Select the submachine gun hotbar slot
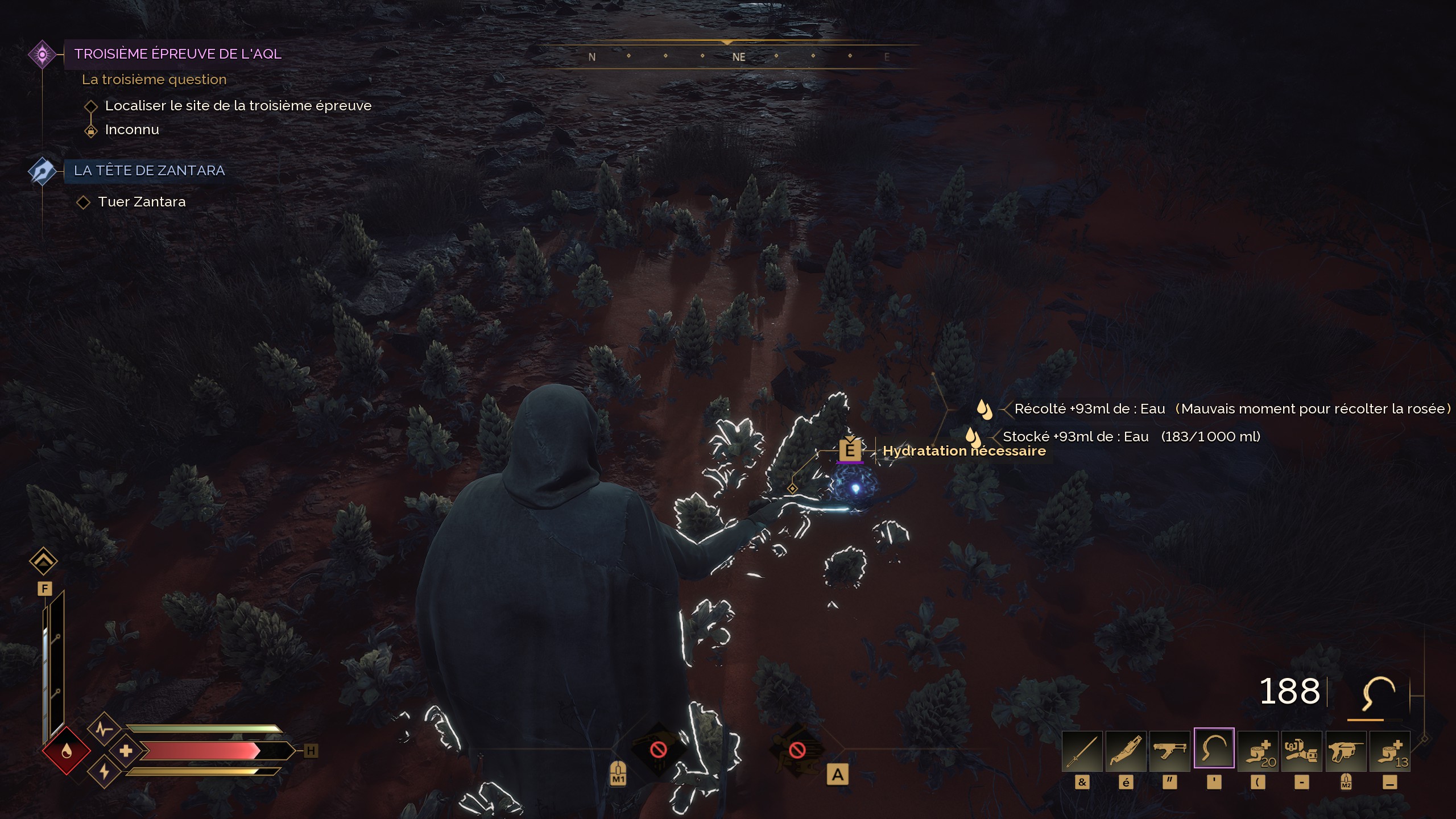Image resolution: width=1456 pixels, height=819 pixels. point(1169,751)
